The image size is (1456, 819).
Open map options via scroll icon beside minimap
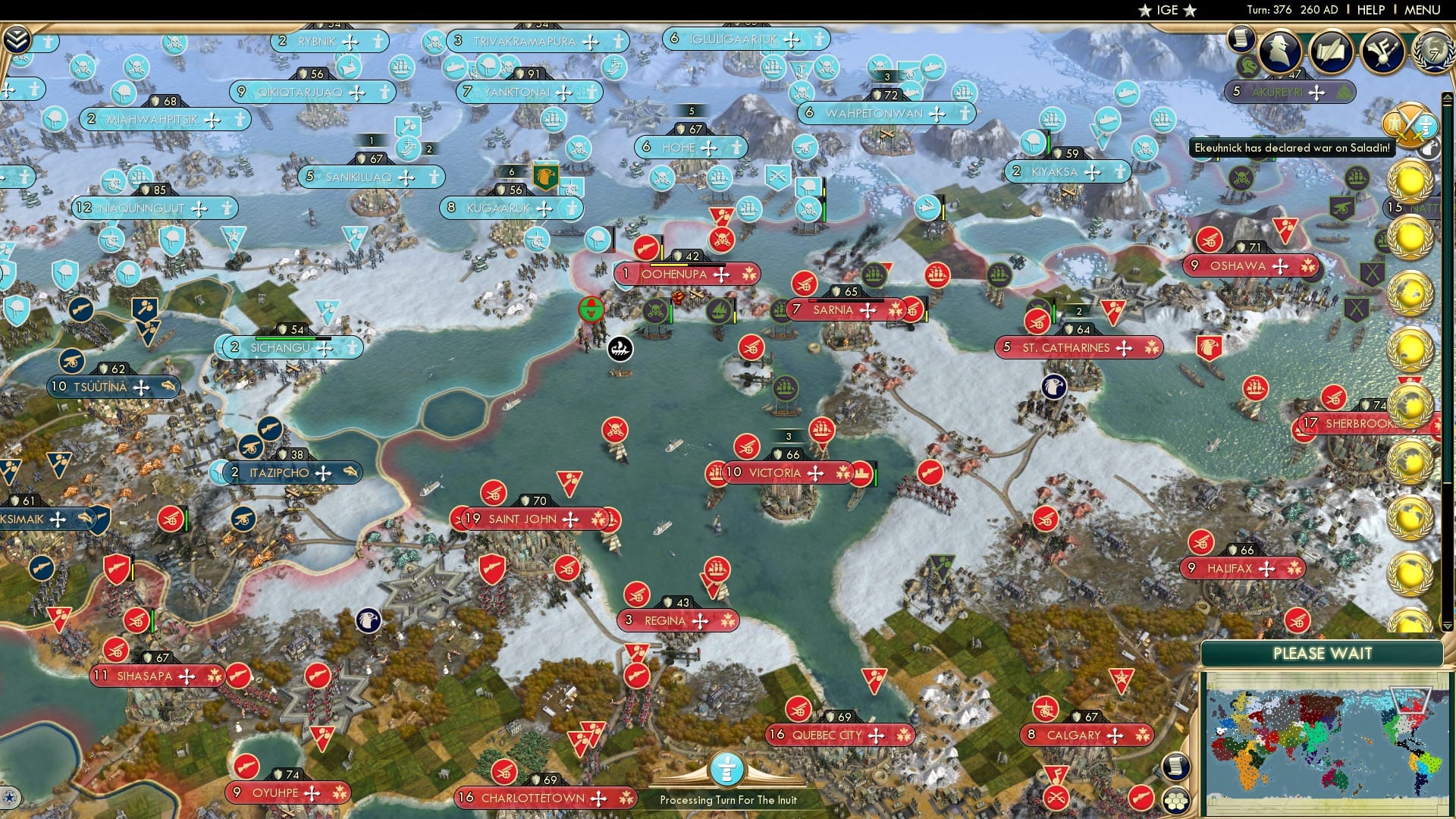[x=1176, y=767]
